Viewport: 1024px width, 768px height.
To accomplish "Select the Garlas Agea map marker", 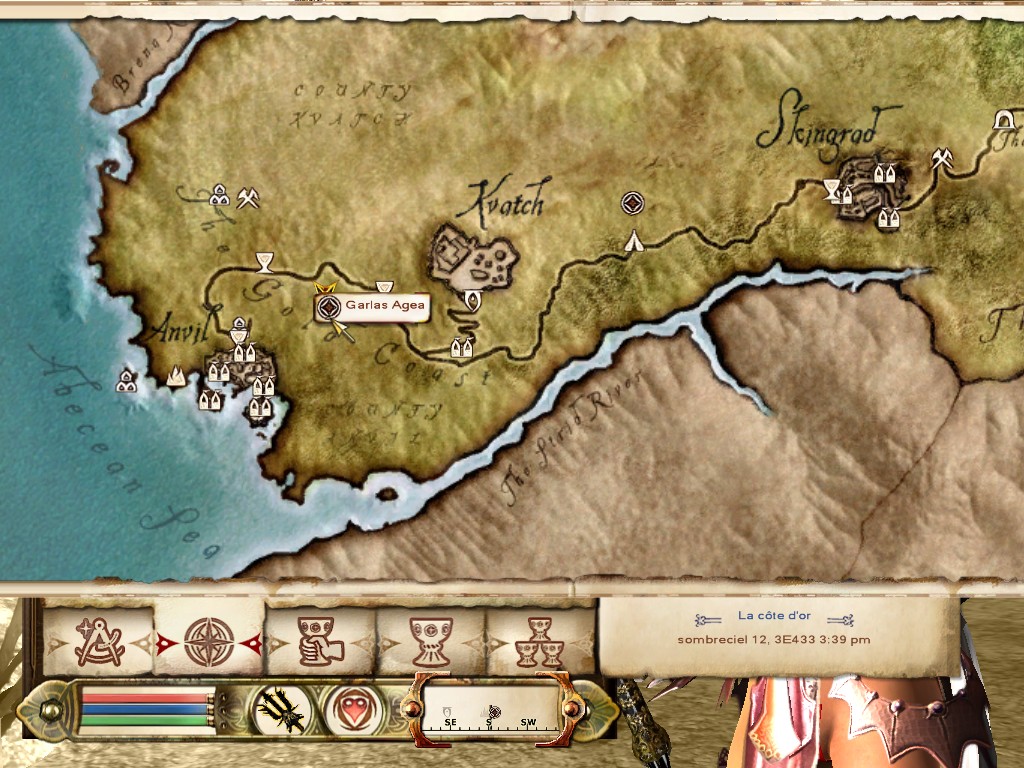I will tap(324, 308).
